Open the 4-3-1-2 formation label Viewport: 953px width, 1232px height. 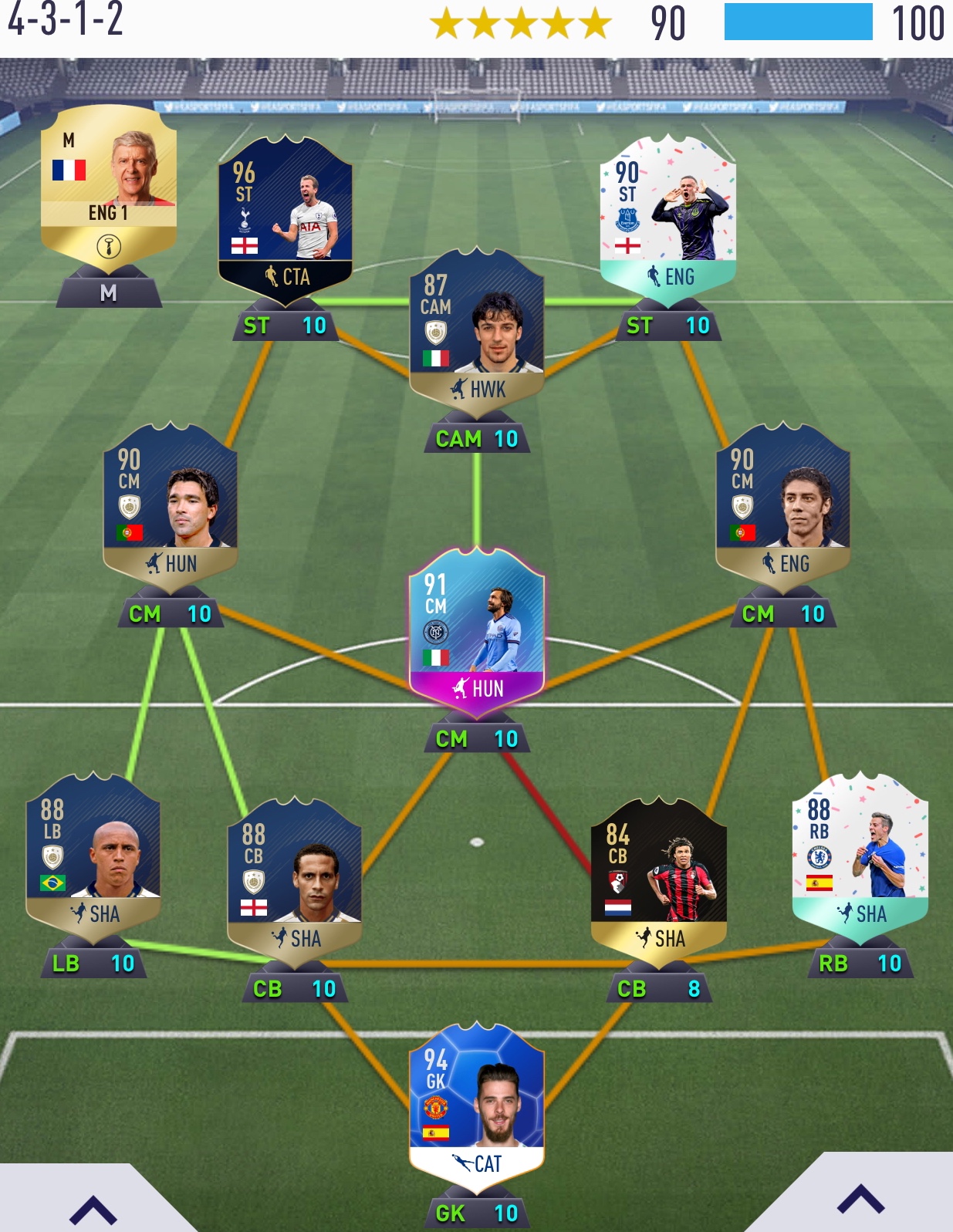pyautogui.click(x=66, y=21)
